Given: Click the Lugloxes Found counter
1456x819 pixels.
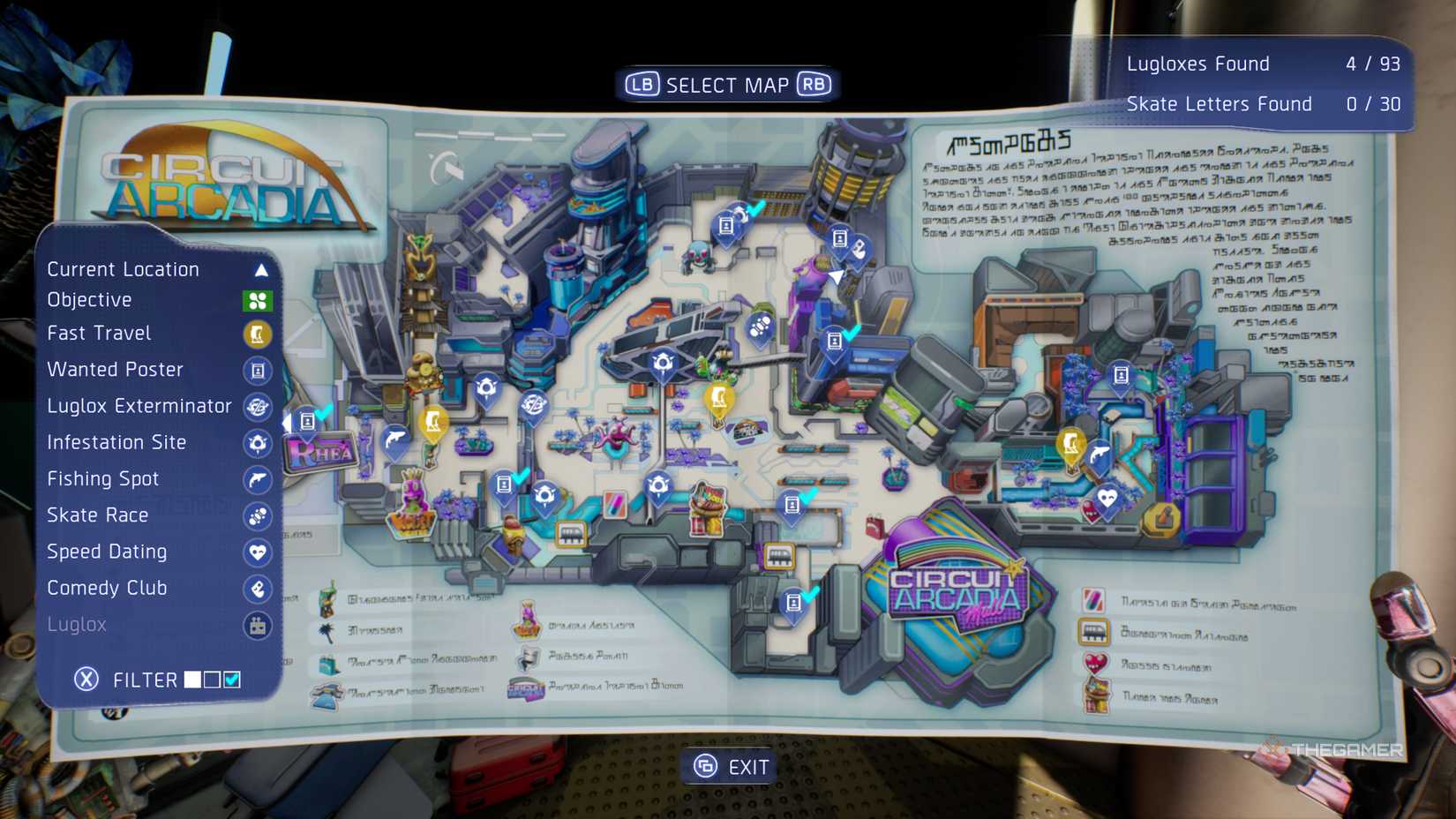Looking at the screenshot, I should [x=1200, y=63].
